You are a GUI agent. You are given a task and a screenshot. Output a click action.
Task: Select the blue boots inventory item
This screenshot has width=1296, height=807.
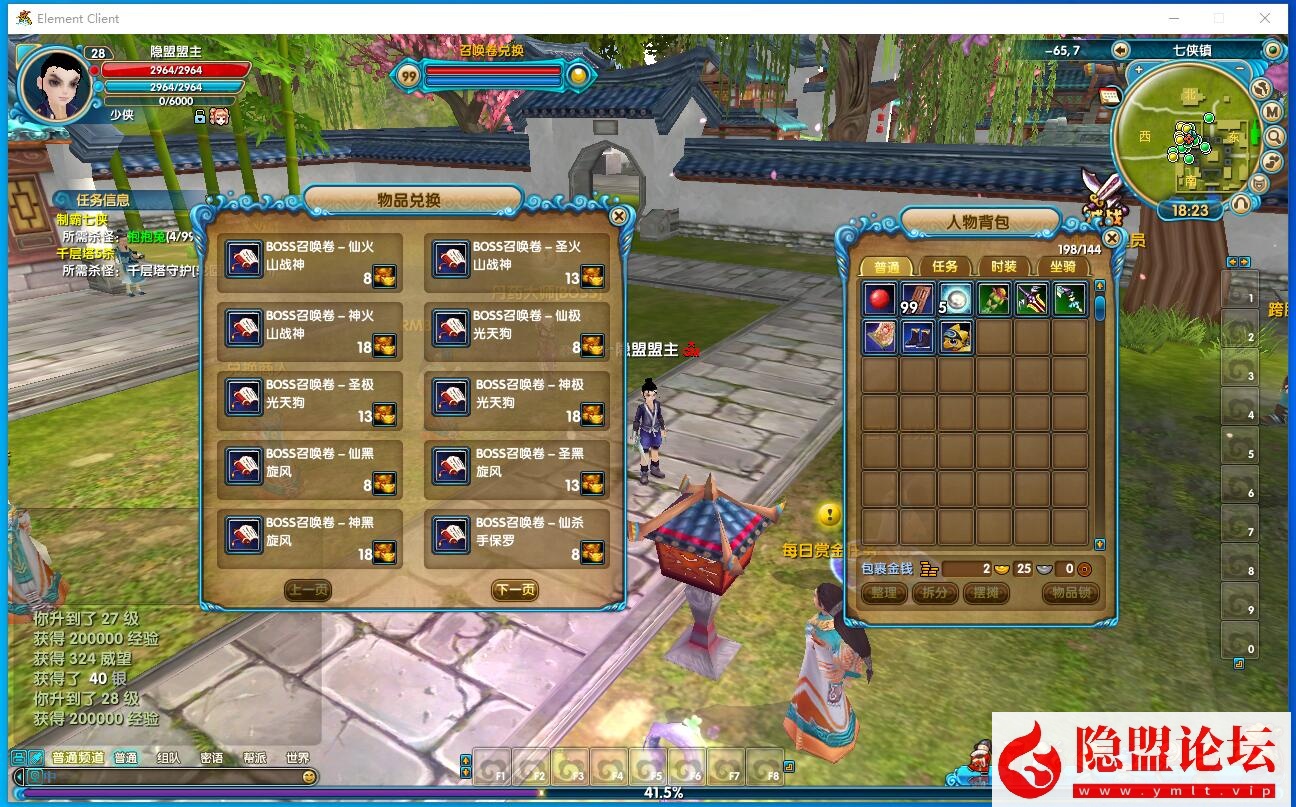[x=918, y=337]
